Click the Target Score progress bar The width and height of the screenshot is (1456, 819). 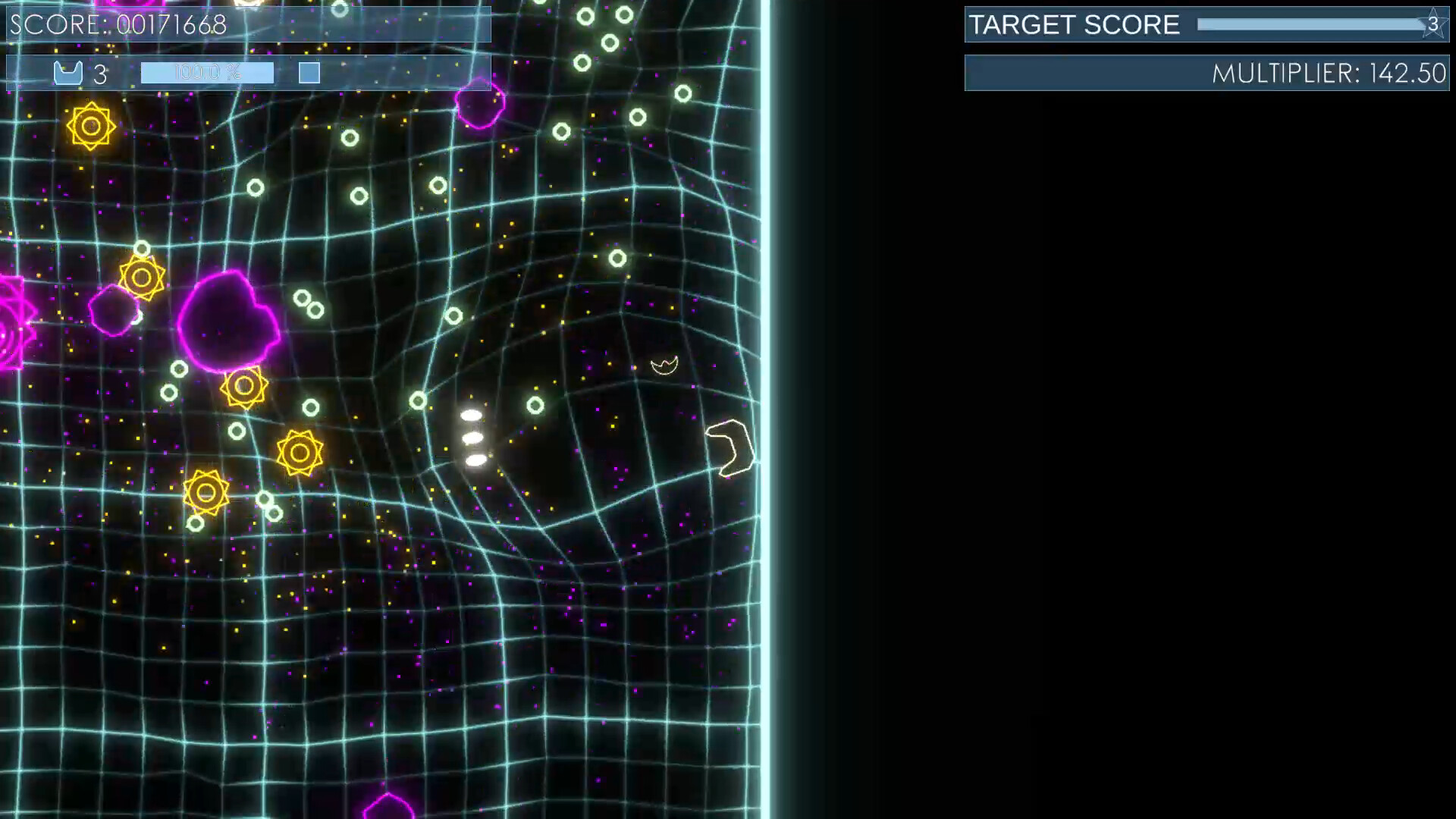pos(1304,24)
